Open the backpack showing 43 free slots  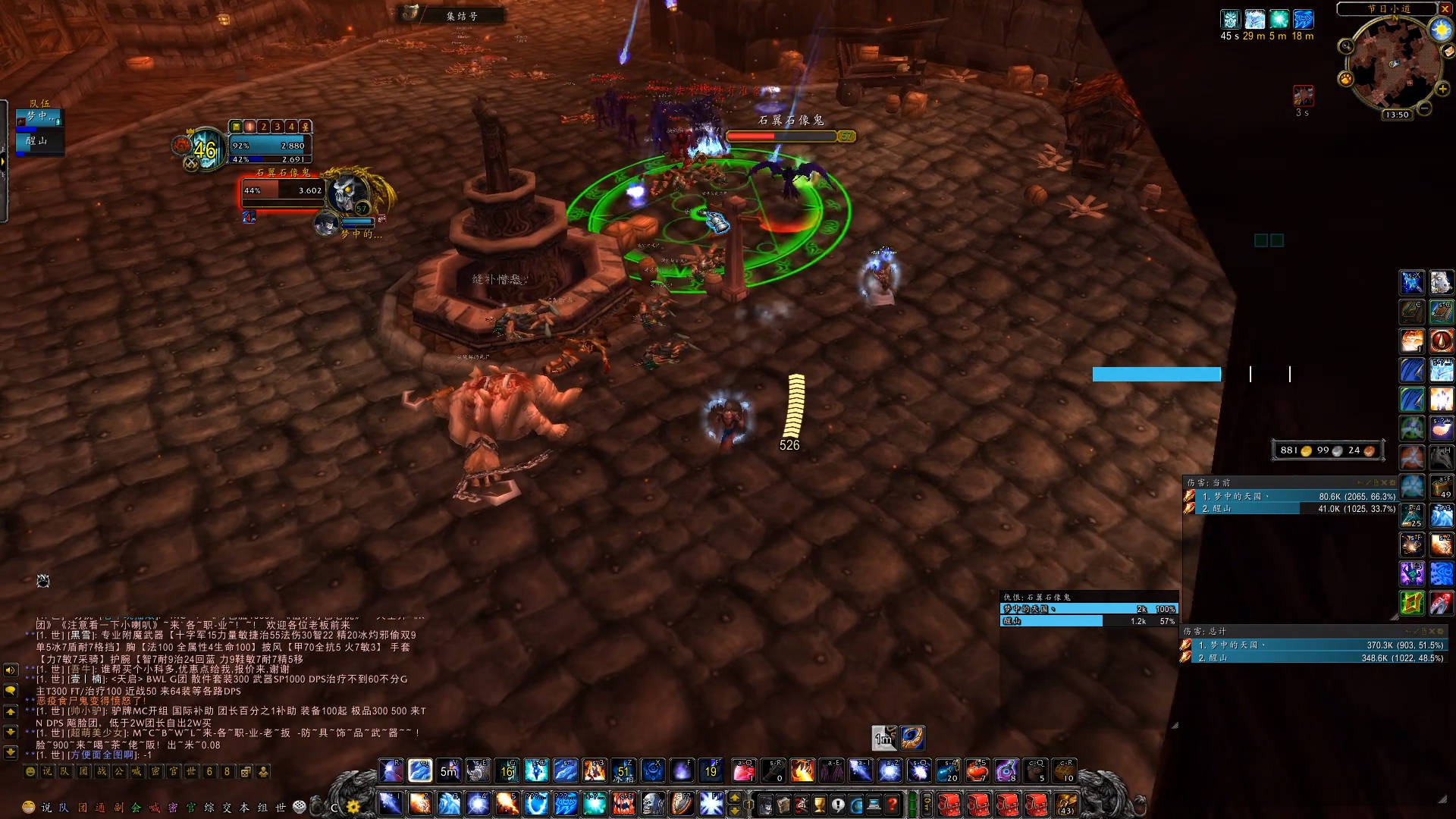[1066, 804]
